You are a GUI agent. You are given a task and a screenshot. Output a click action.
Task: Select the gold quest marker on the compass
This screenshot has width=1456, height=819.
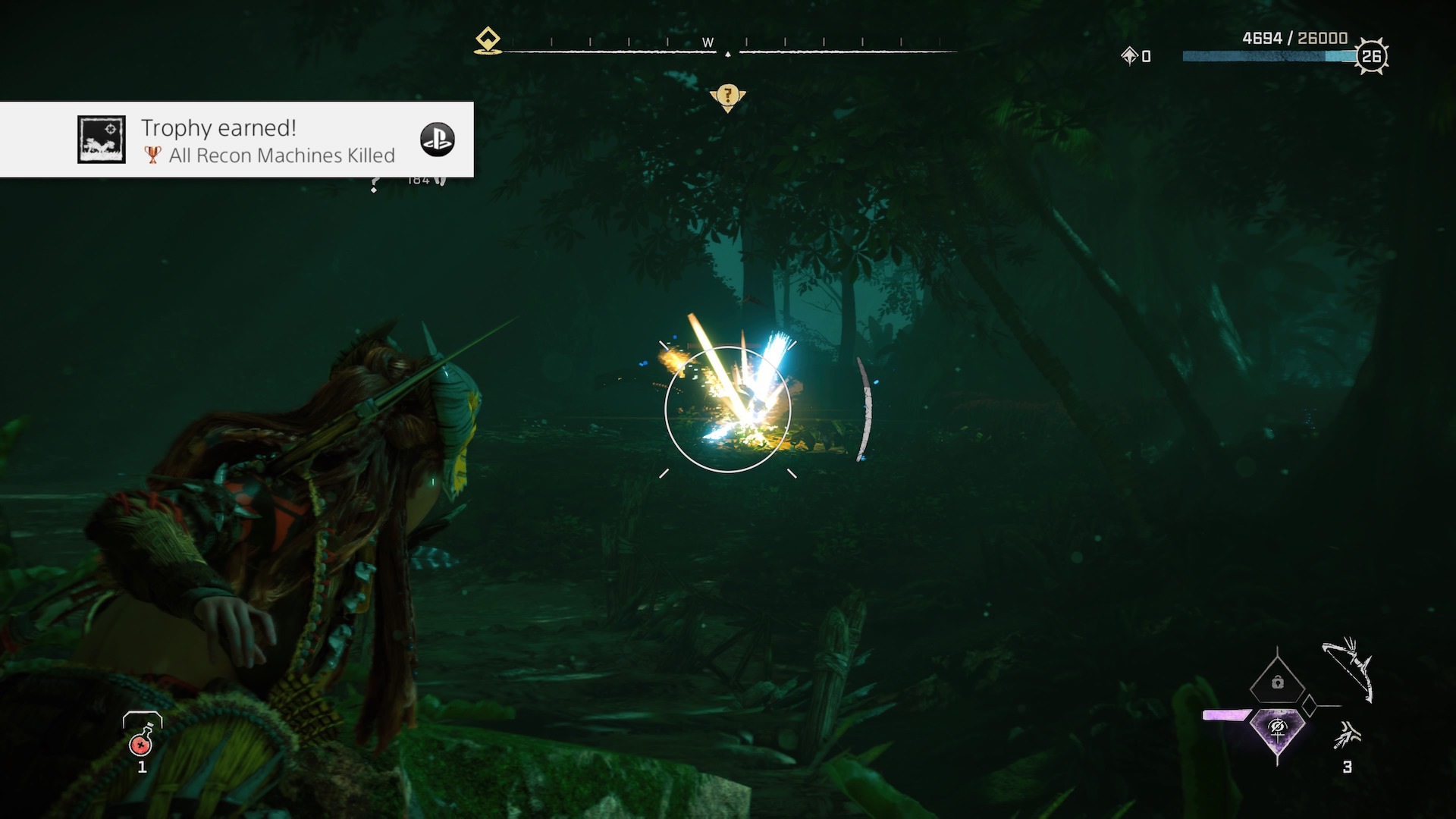(x=488, y=40)
